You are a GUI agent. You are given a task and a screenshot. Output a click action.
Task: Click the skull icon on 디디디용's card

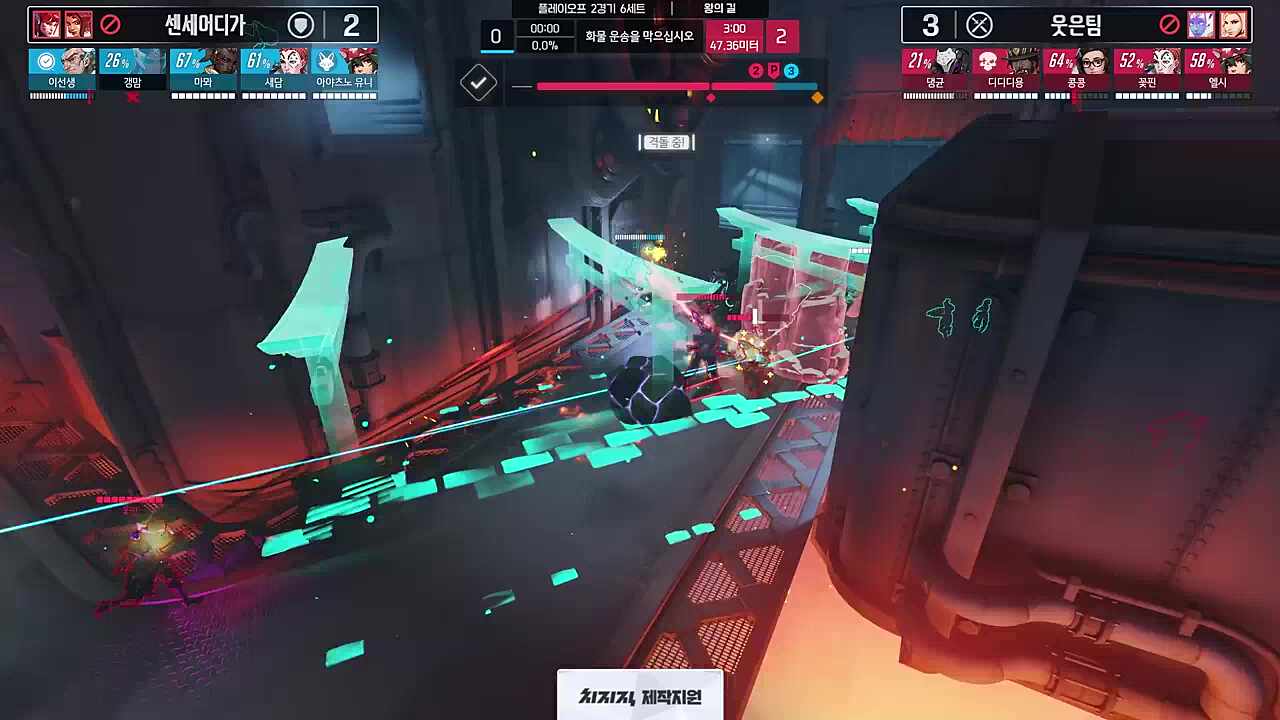[988, 62]
